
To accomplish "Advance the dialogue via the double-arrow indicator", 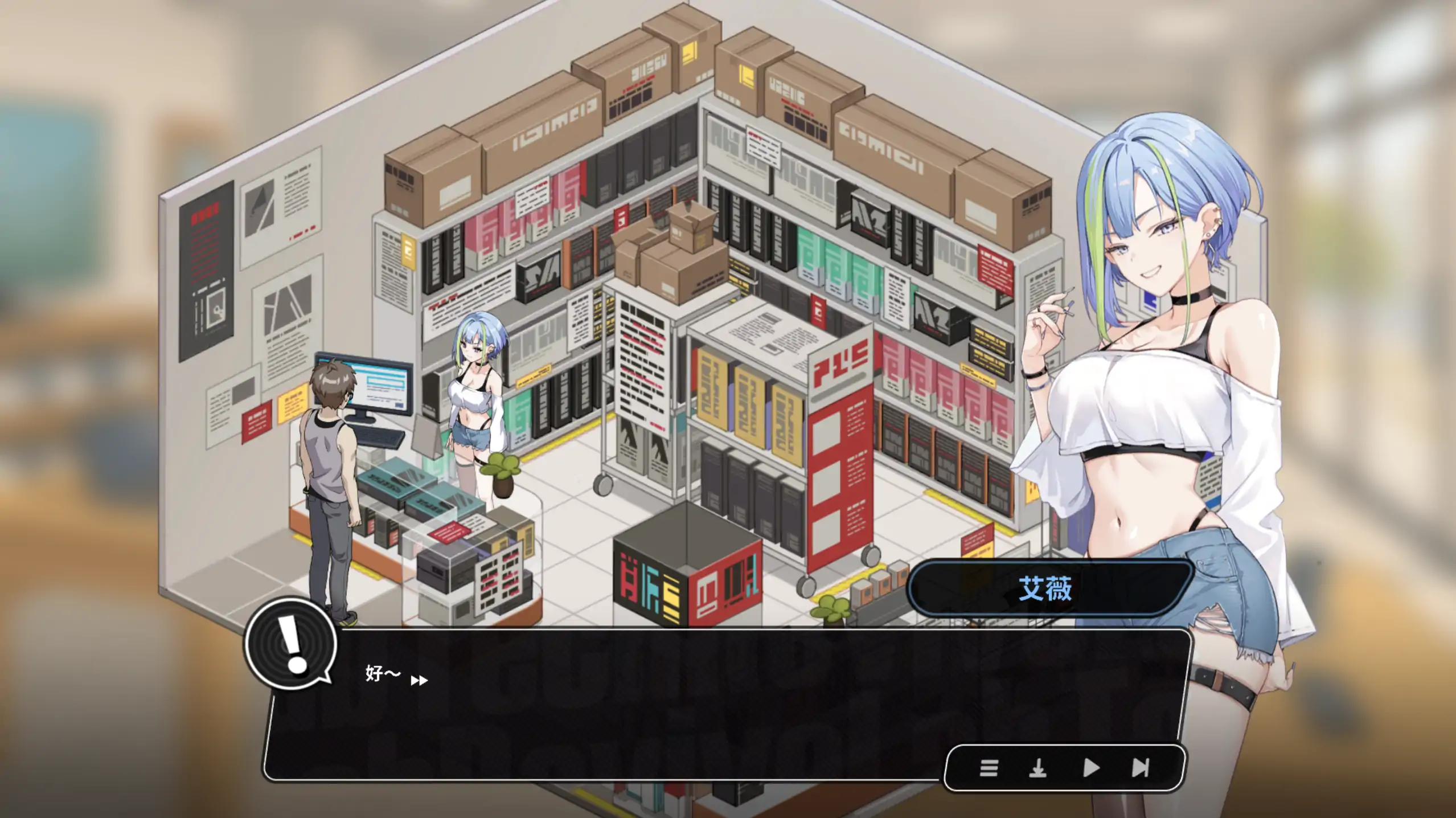I will (x=419, y=680).
